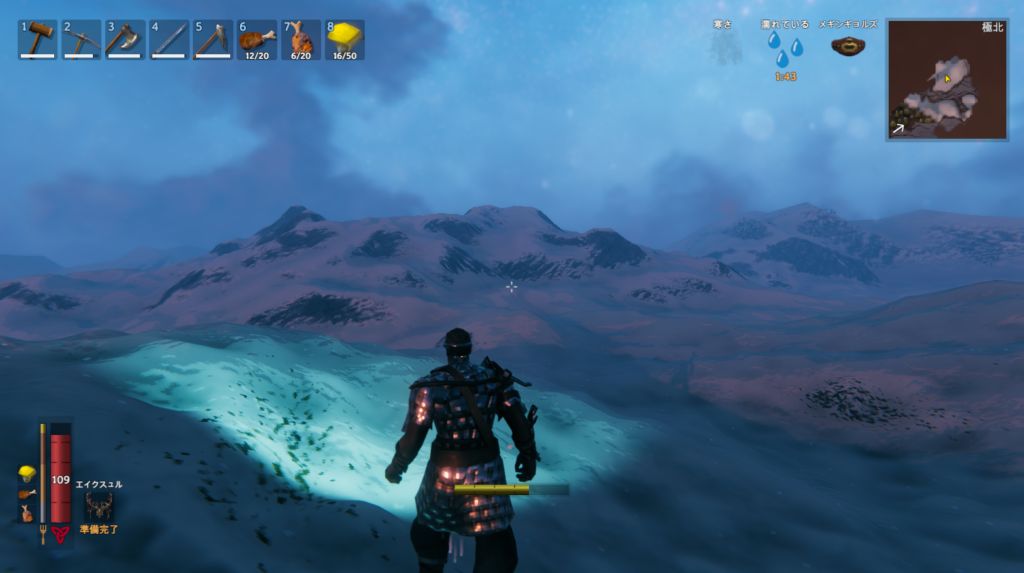This screenshot has width=1024, height=573.
Task: Use the neck tail in slot 7
Action: tap(301, 39)
